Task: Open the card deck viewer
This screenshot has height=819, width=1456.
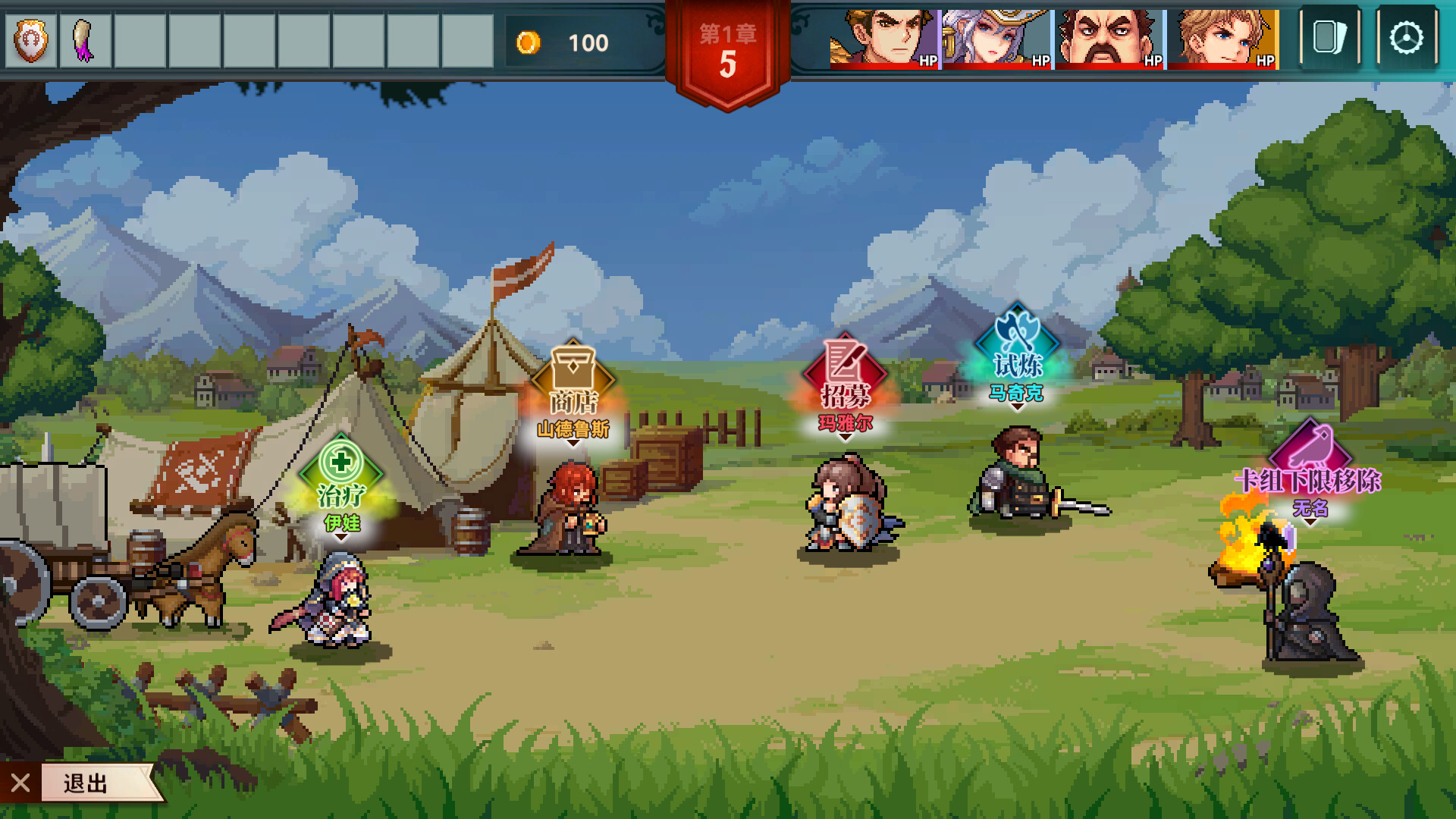Action: [x=1329, y=38]
